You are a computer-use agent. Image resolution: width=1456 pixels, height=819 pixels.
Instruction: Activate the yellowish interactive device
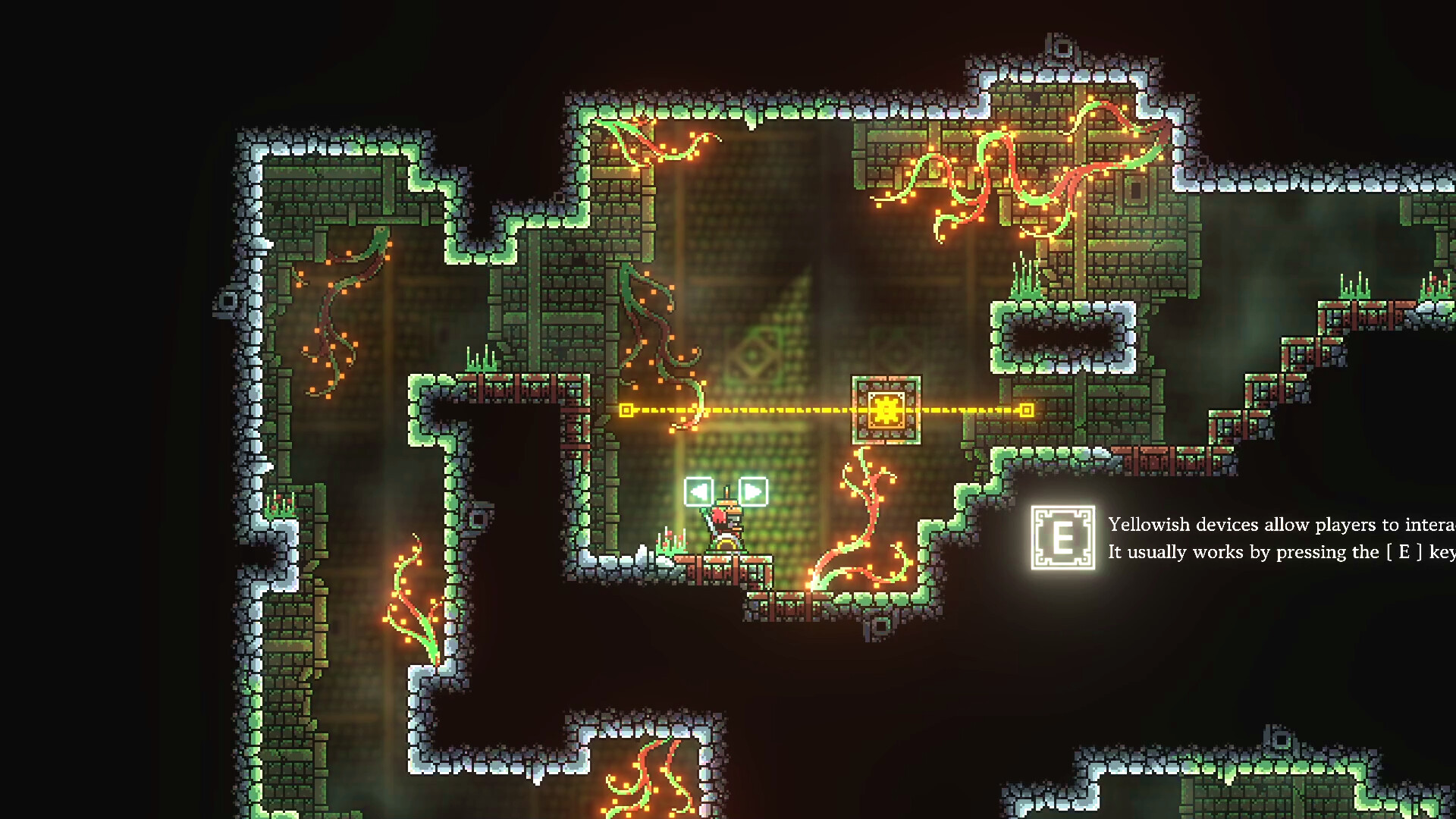[885, 410]
